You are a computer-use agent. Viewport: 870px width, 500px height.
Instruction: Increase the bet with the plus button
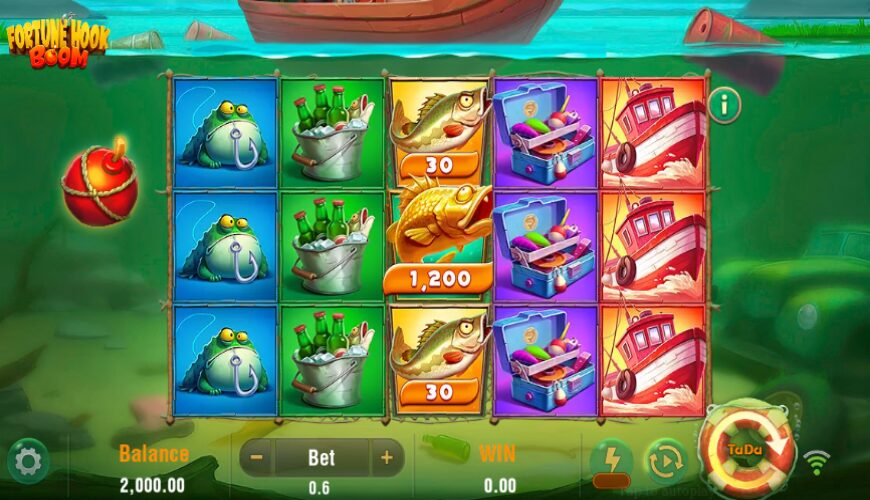point(386,458)
